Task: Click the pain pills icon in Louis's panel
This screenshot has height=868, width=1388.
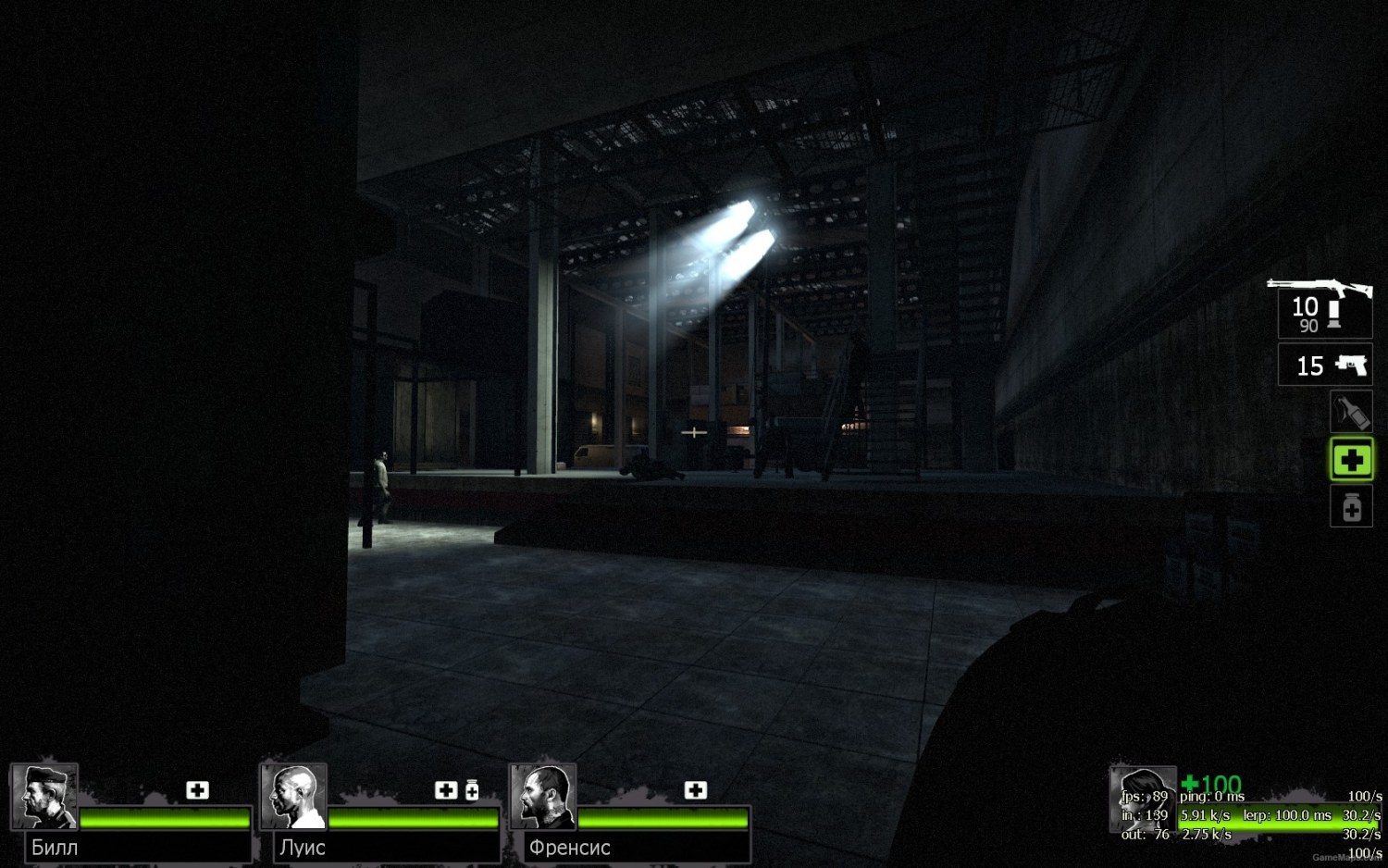Action: point(473,789)
